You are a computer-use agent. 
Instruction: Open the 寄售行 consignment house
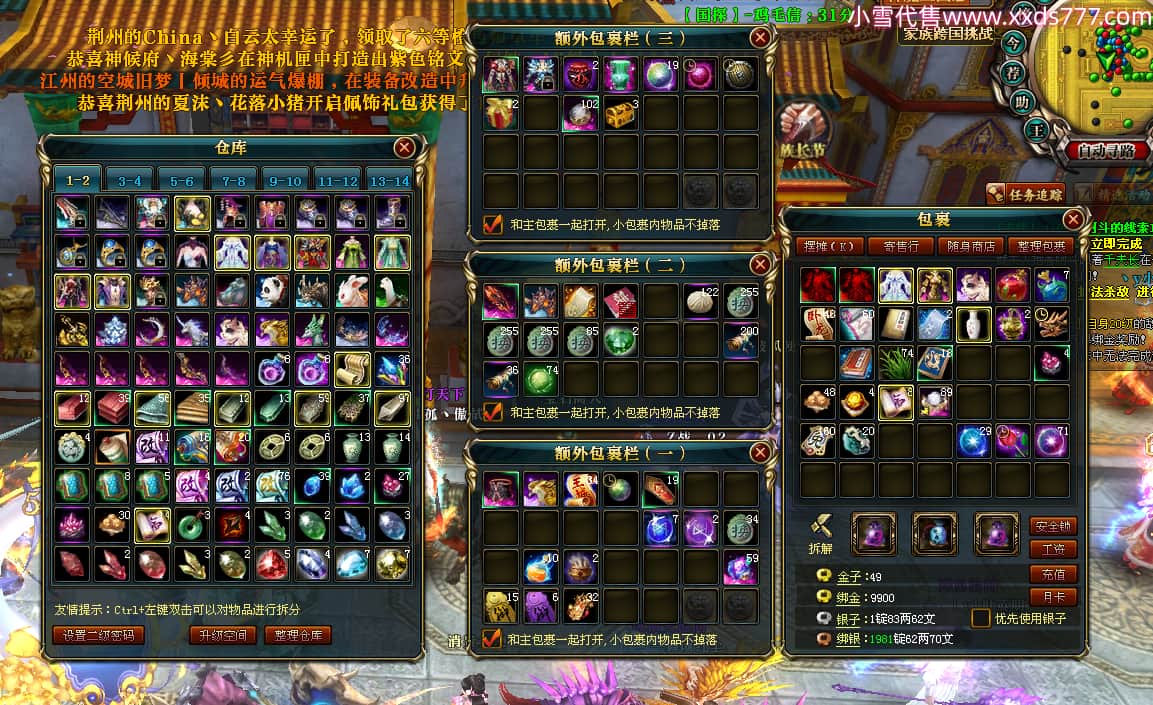pos(893,246)
